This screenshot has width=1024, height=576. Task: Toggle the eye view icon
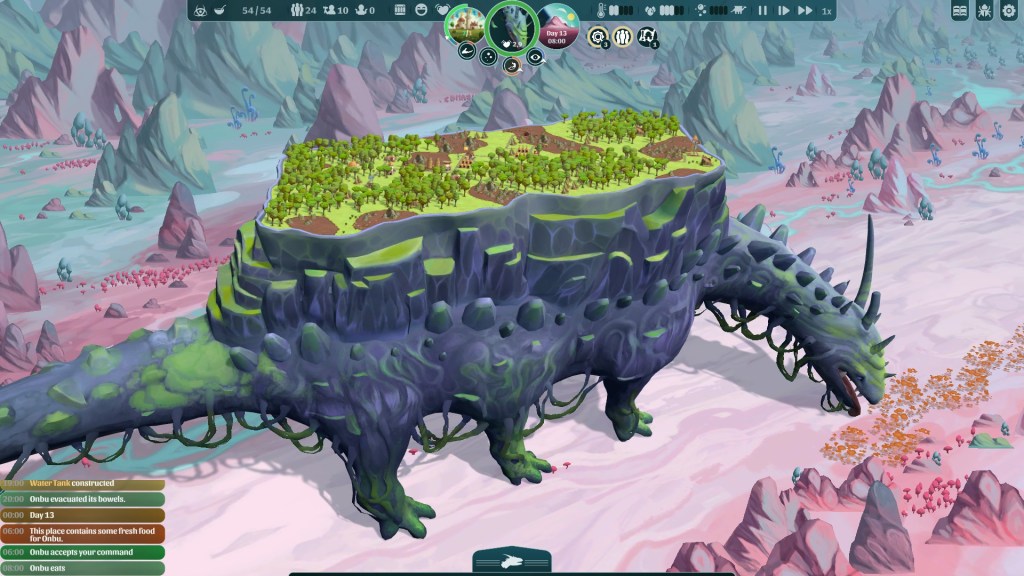click(536, 57)
